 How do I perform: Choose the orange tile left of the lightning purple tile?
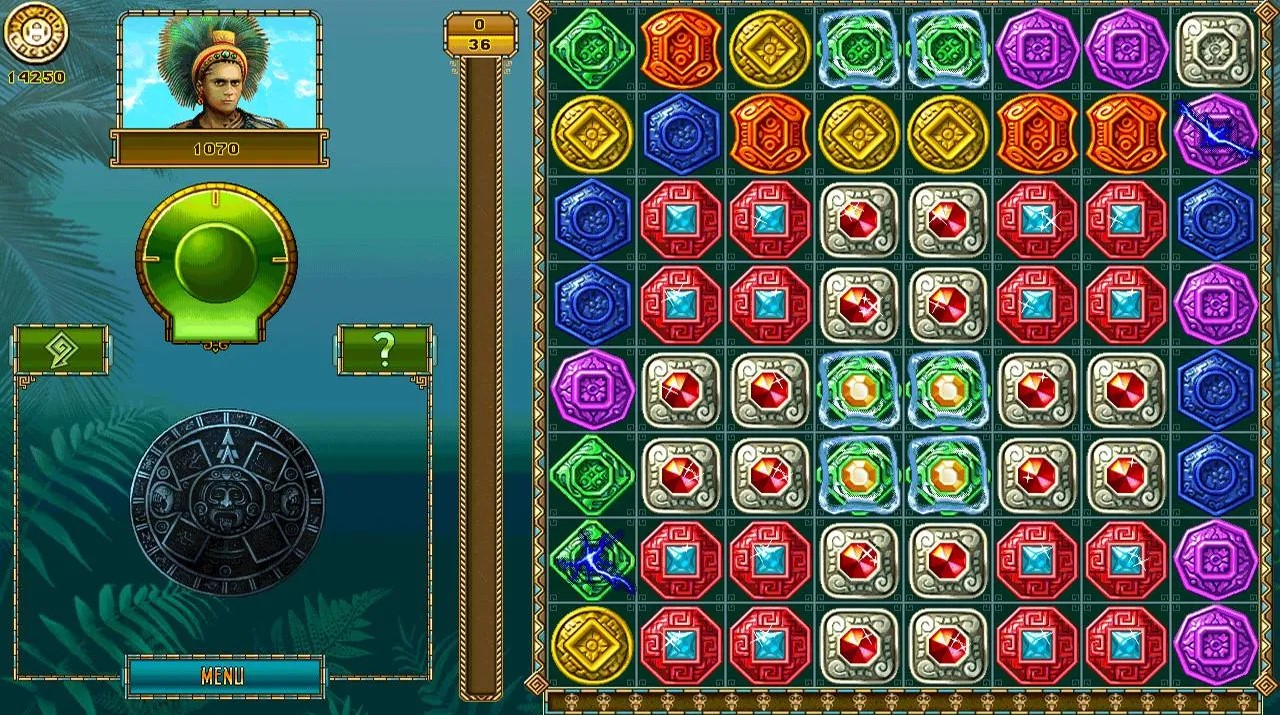(1126, 133)
